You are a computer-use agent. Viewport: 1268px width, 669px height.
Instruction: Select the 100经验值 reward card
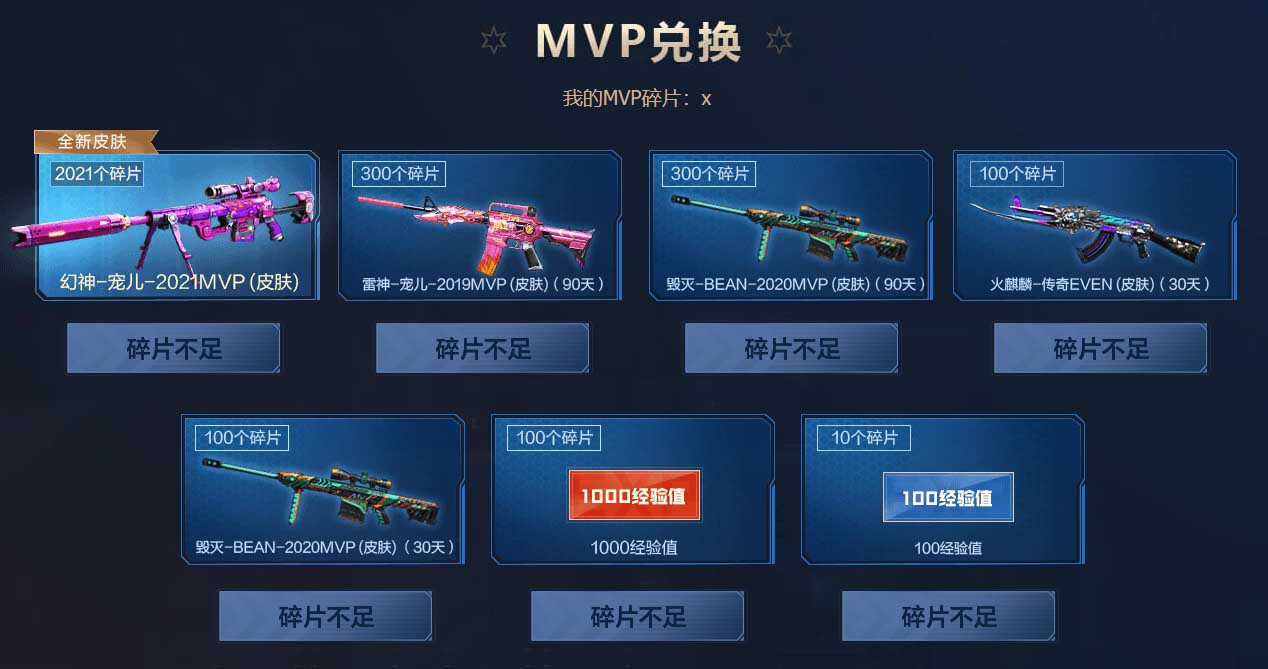(x=944, y=490)
